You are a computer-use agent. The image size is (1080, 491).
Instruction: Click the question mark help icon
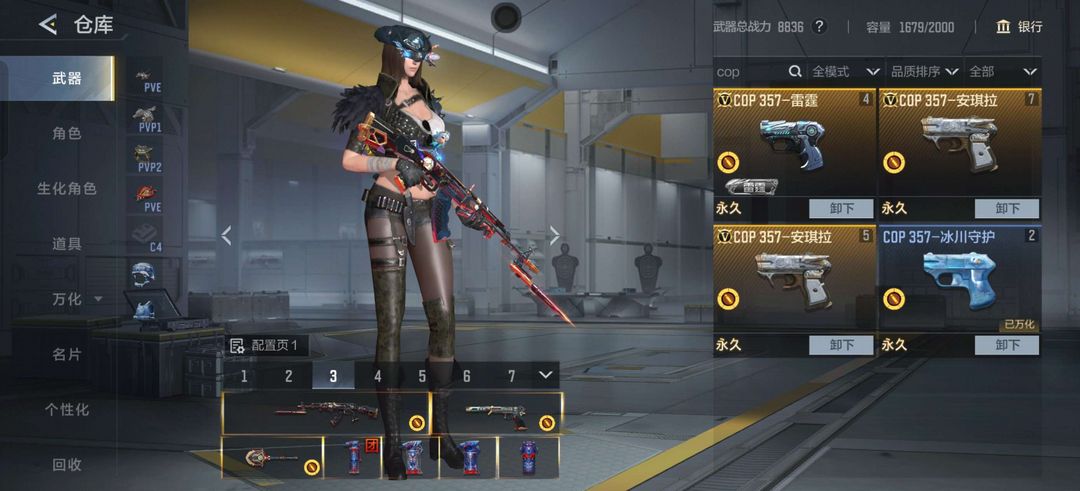pyautogui.click(x=820, y=27)
